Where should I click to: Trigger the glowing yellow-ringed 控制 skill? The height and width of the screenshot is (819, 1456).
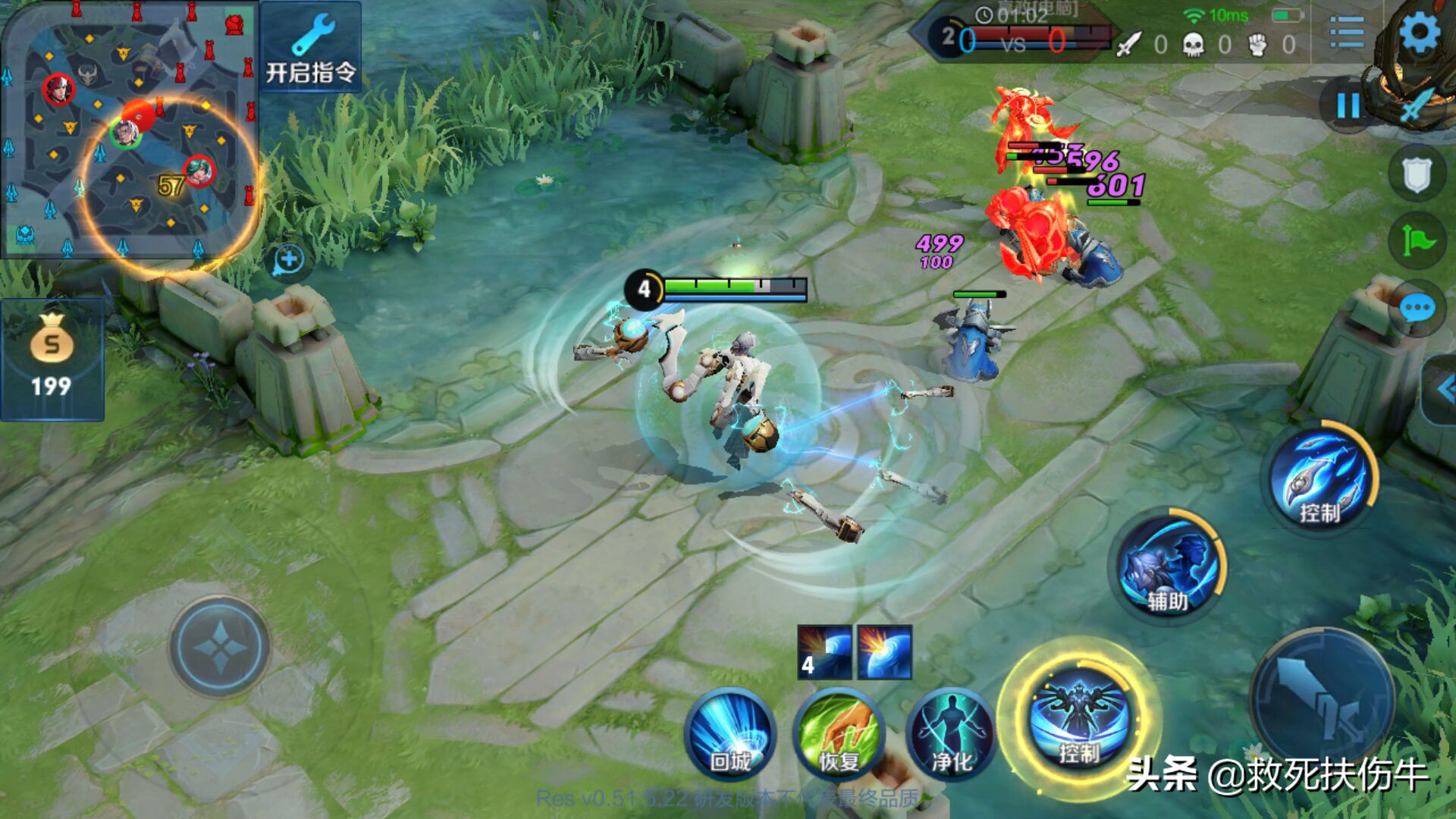(1078, 717)
